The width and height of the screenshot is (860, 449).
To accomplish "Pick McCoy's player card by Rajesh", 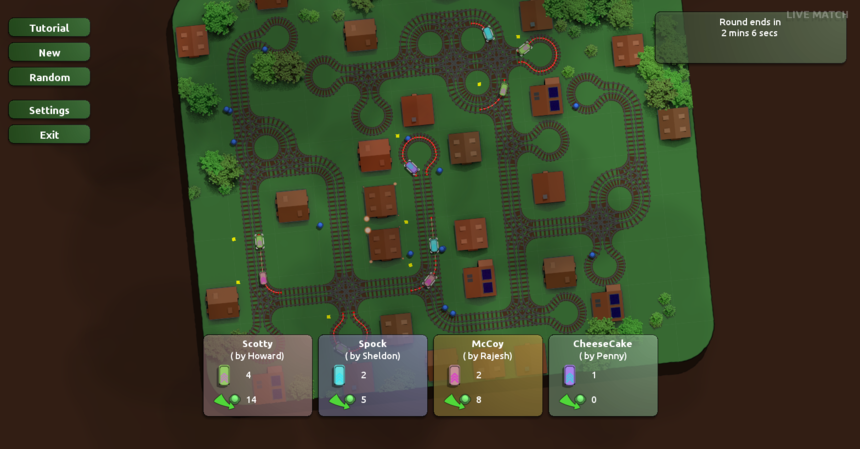I will click(487, 375).
